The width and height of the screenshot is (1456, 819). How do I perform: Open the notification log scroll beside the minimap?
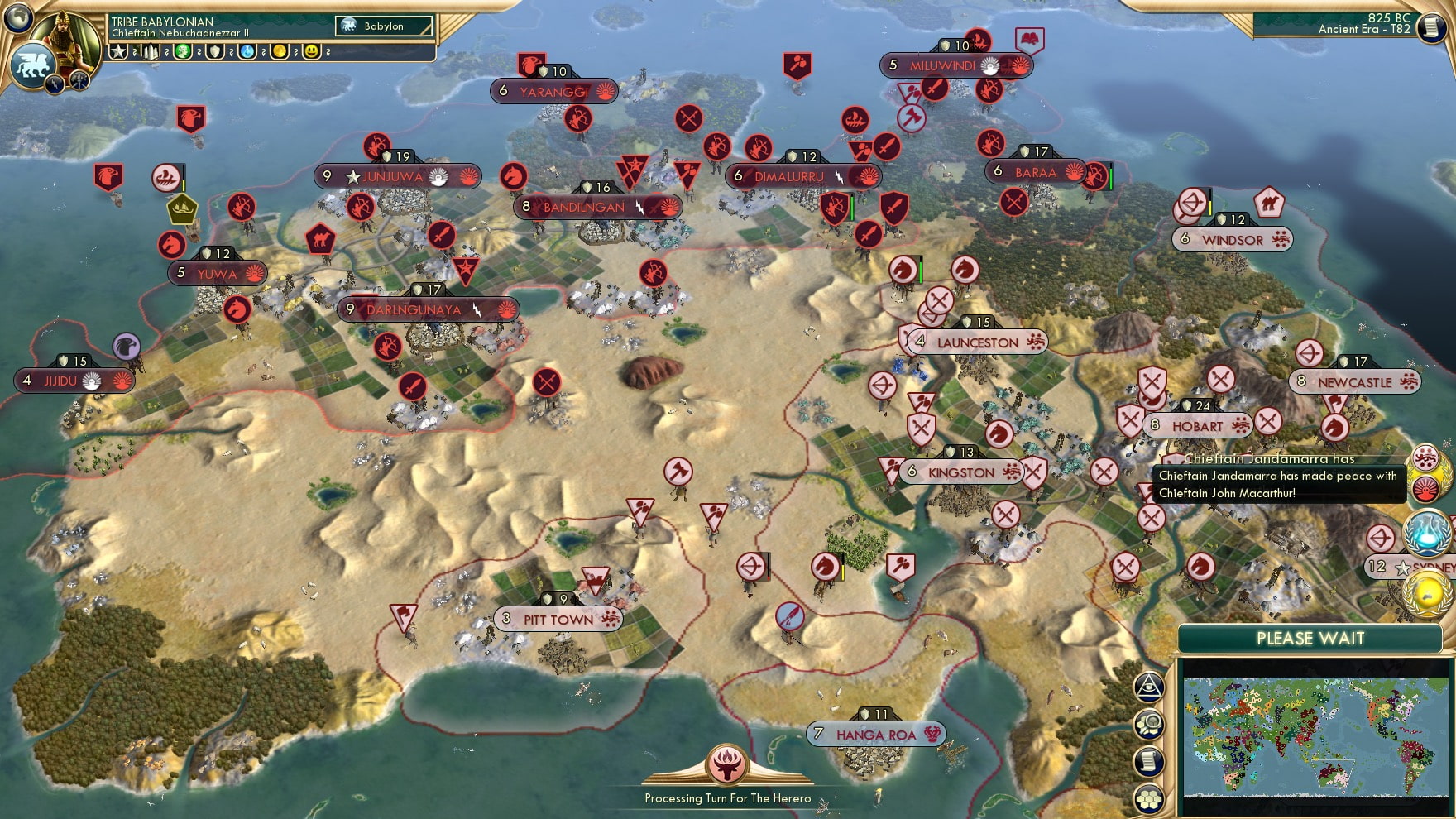tap(1147, 763)
